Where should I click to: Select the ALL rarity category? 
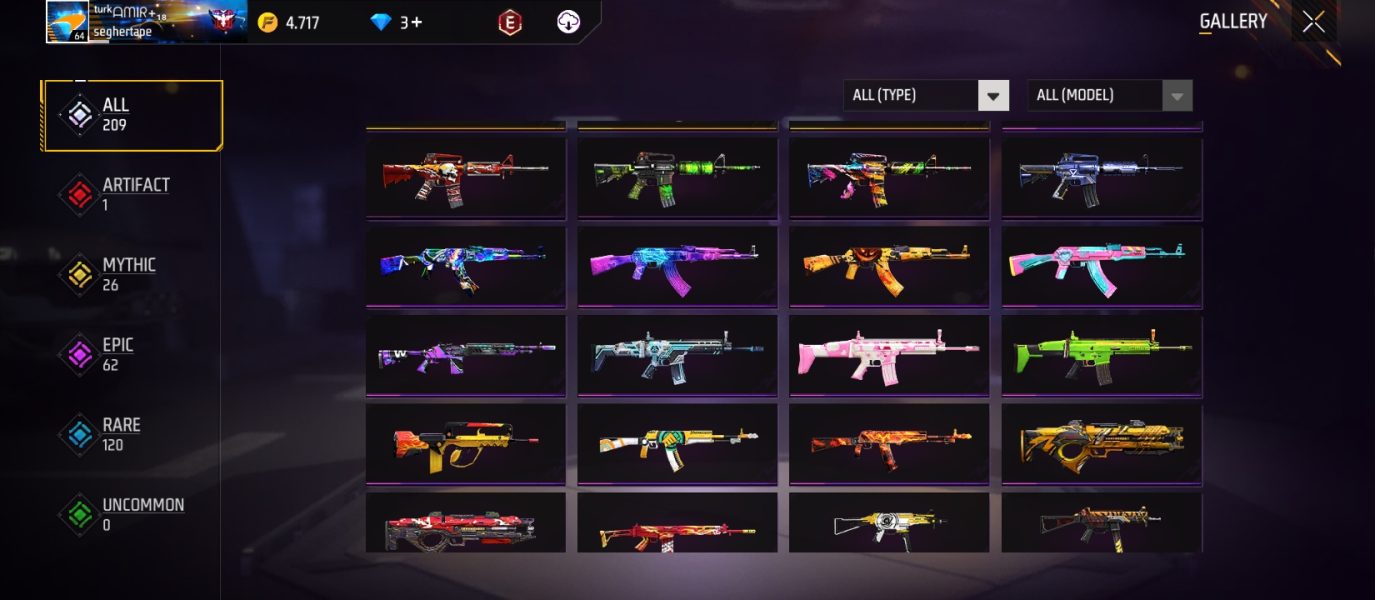tap(132, 115)
